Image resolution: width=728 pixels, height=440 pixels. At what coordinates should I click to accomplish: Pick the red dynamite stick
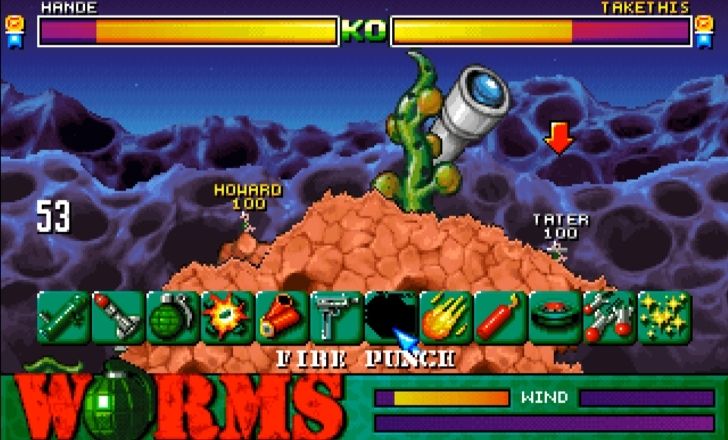(x=500, y=316)
